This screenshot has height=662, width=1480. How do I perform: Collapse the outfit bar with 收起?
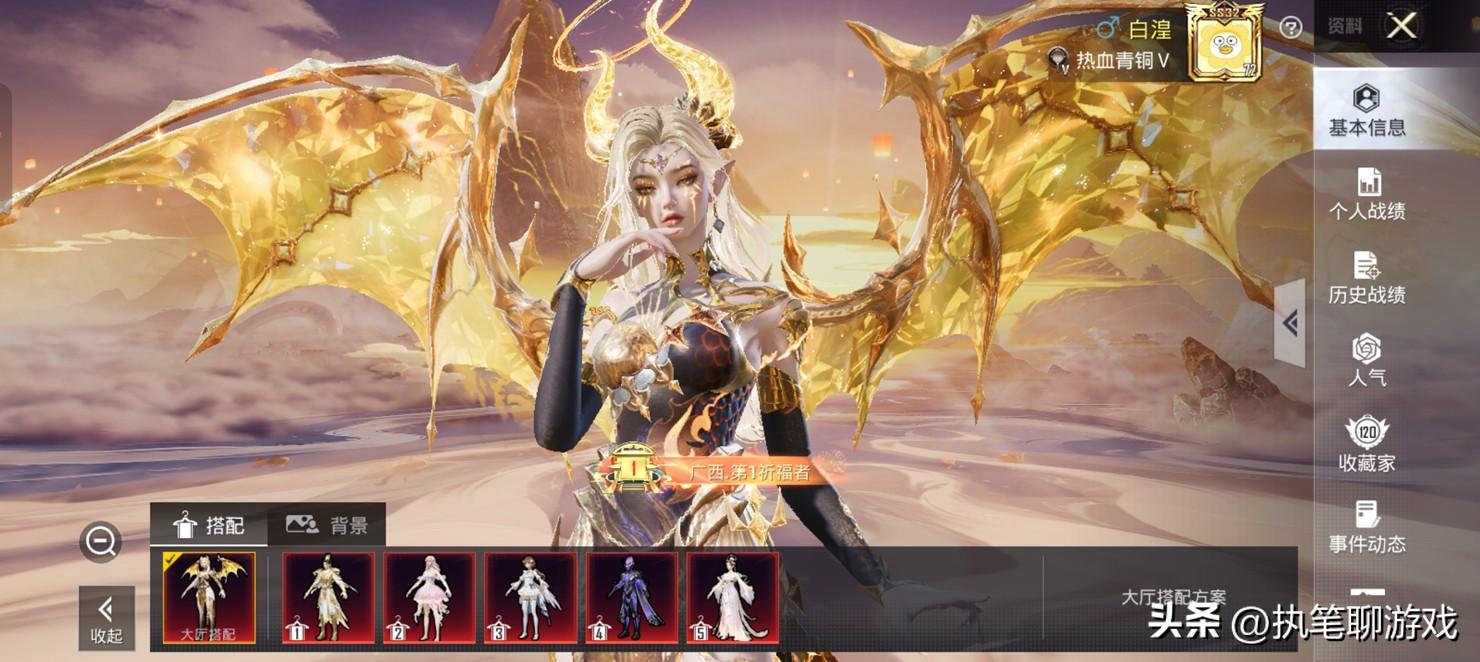click(x=106, y=617)
